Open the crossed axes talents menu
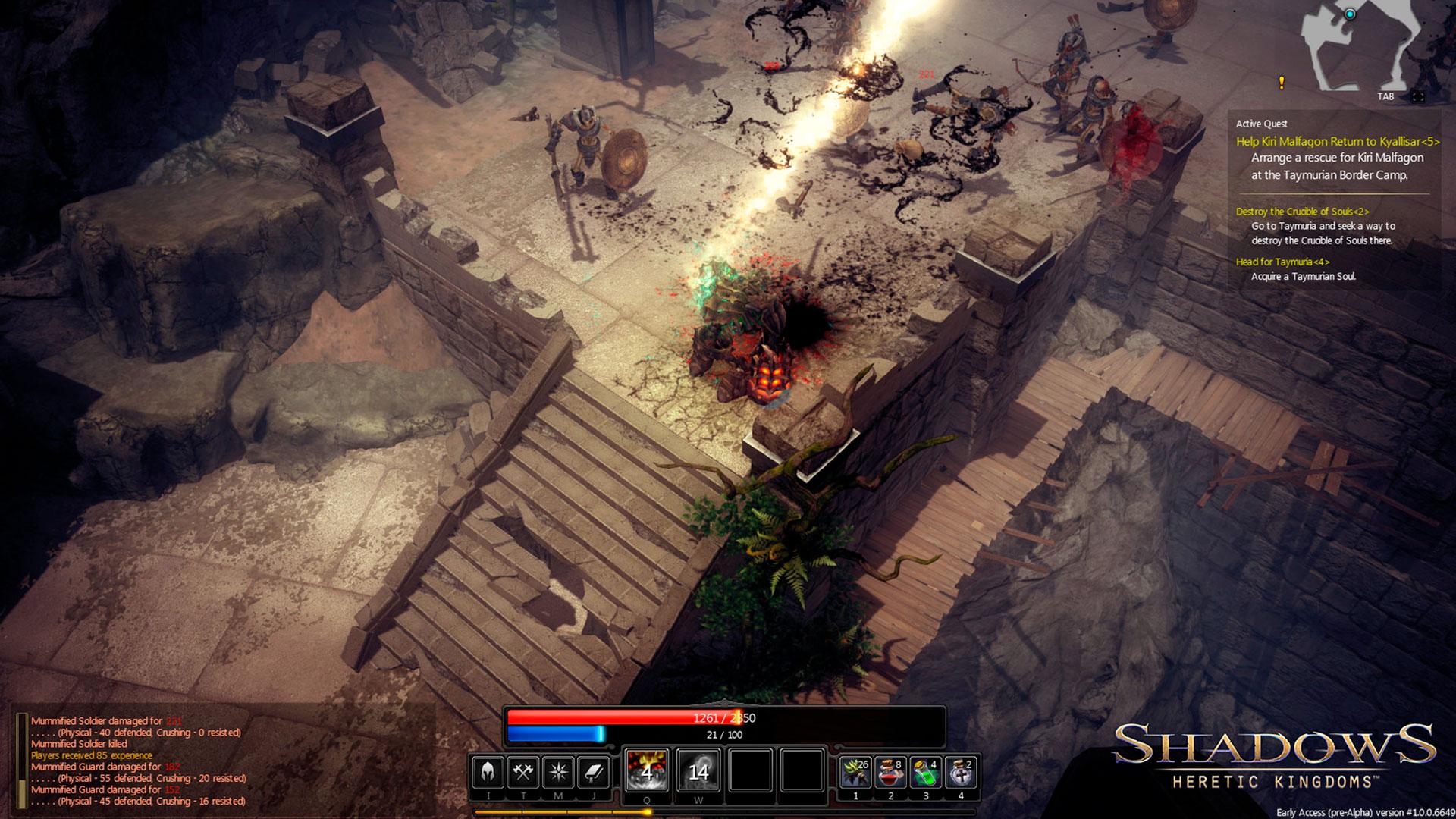The width and height of the screenshot is (1456, 819). tap(523, 772)
